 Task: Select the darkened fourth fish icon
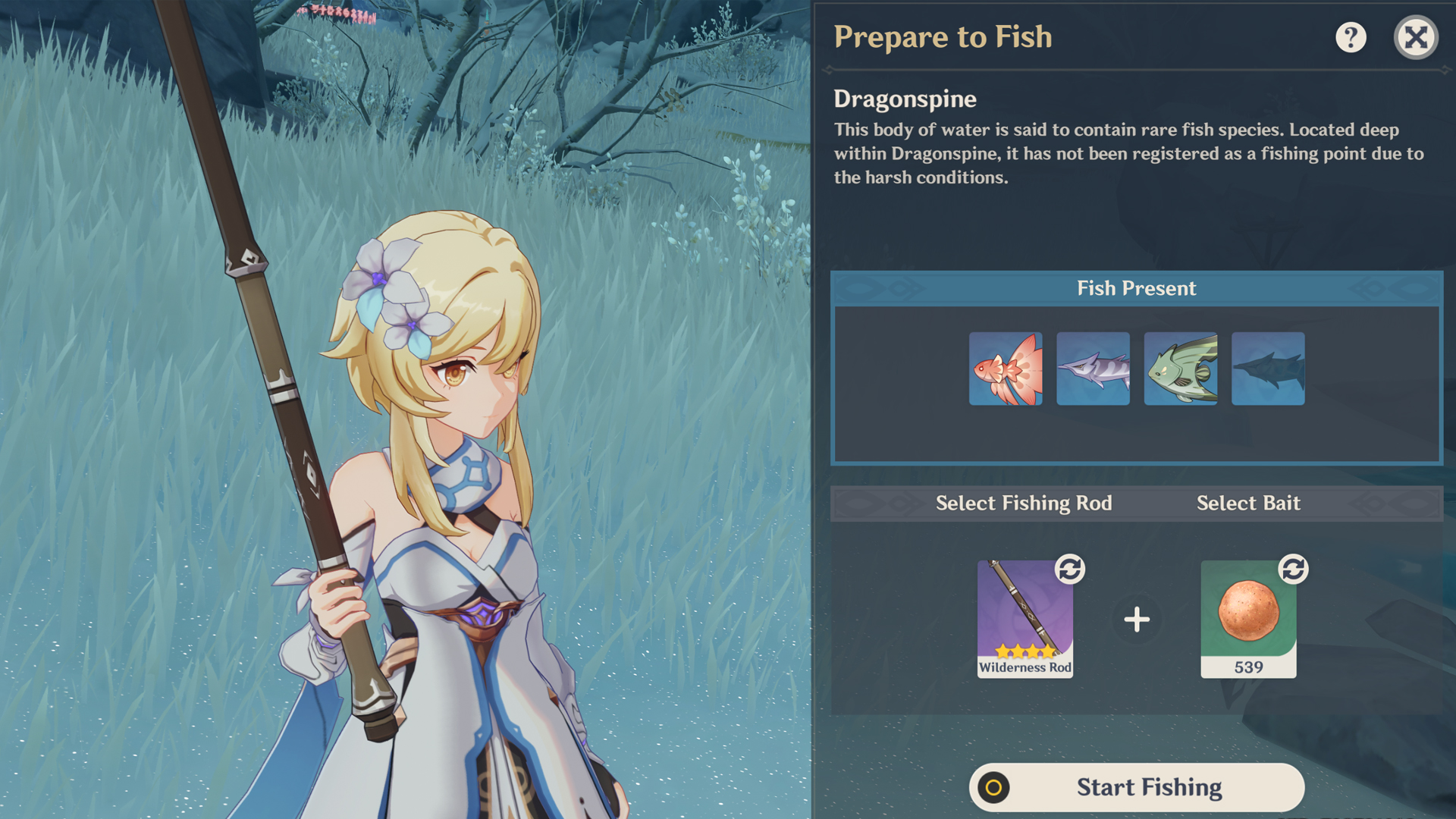tap(1268, 368)
